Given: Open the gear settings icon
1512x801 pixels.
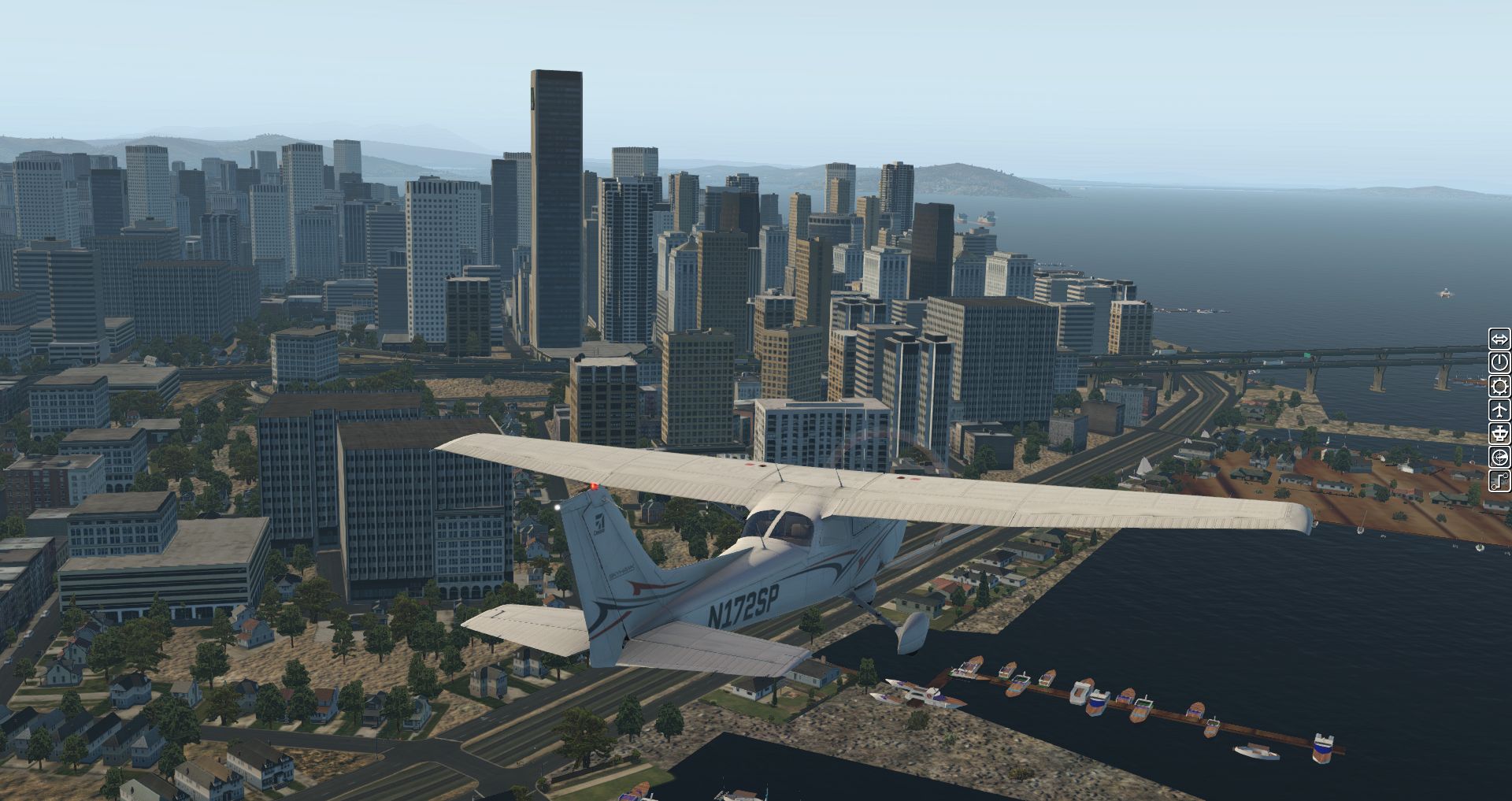Looking at the screenshot, I should click(1499, 386).
